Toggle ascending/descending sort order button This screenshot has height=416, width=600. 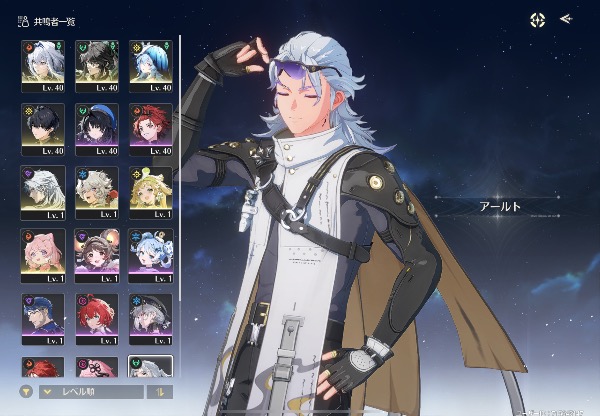[x=157, y=392]
